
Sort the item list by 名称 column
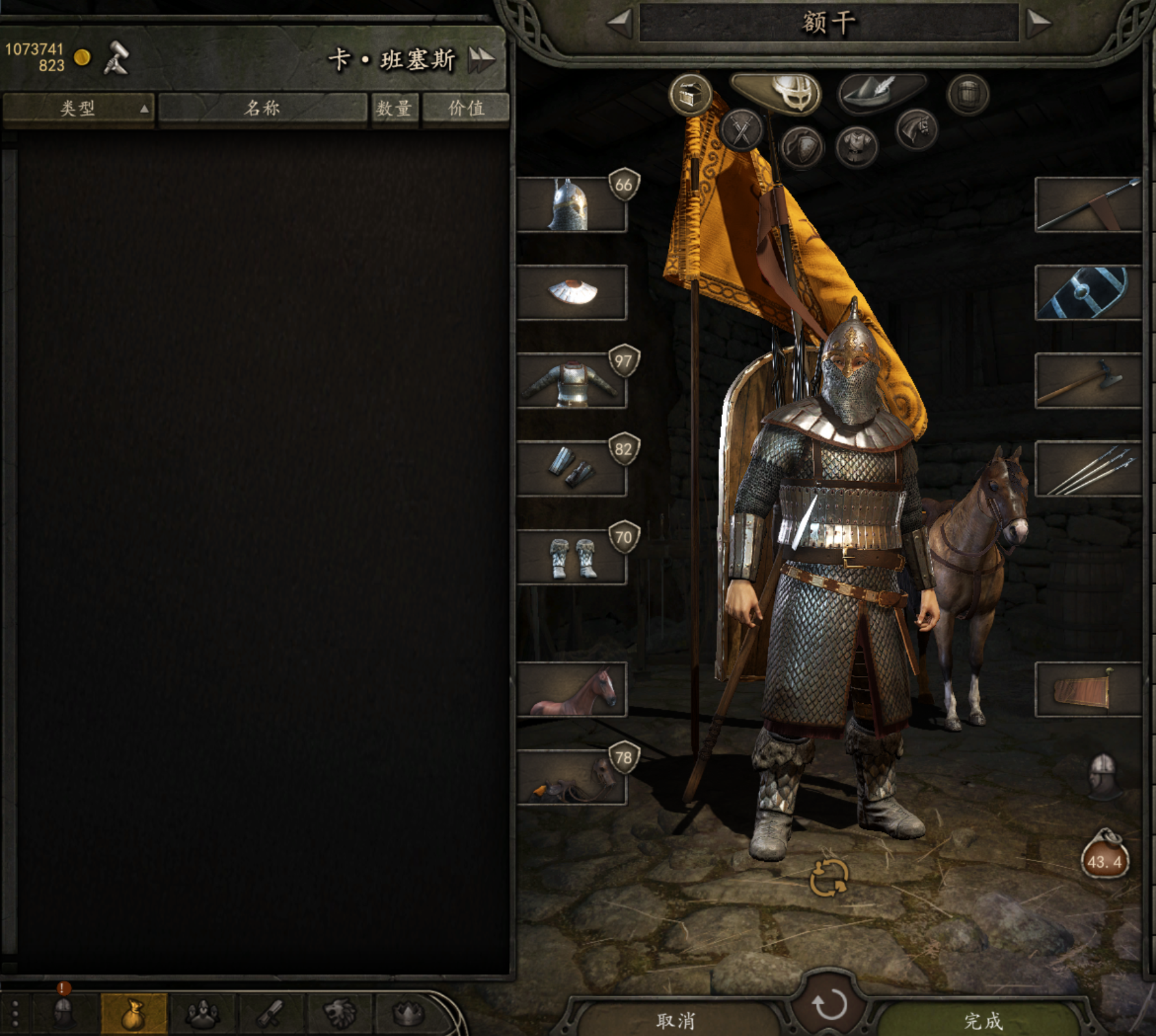pos(262,108)
